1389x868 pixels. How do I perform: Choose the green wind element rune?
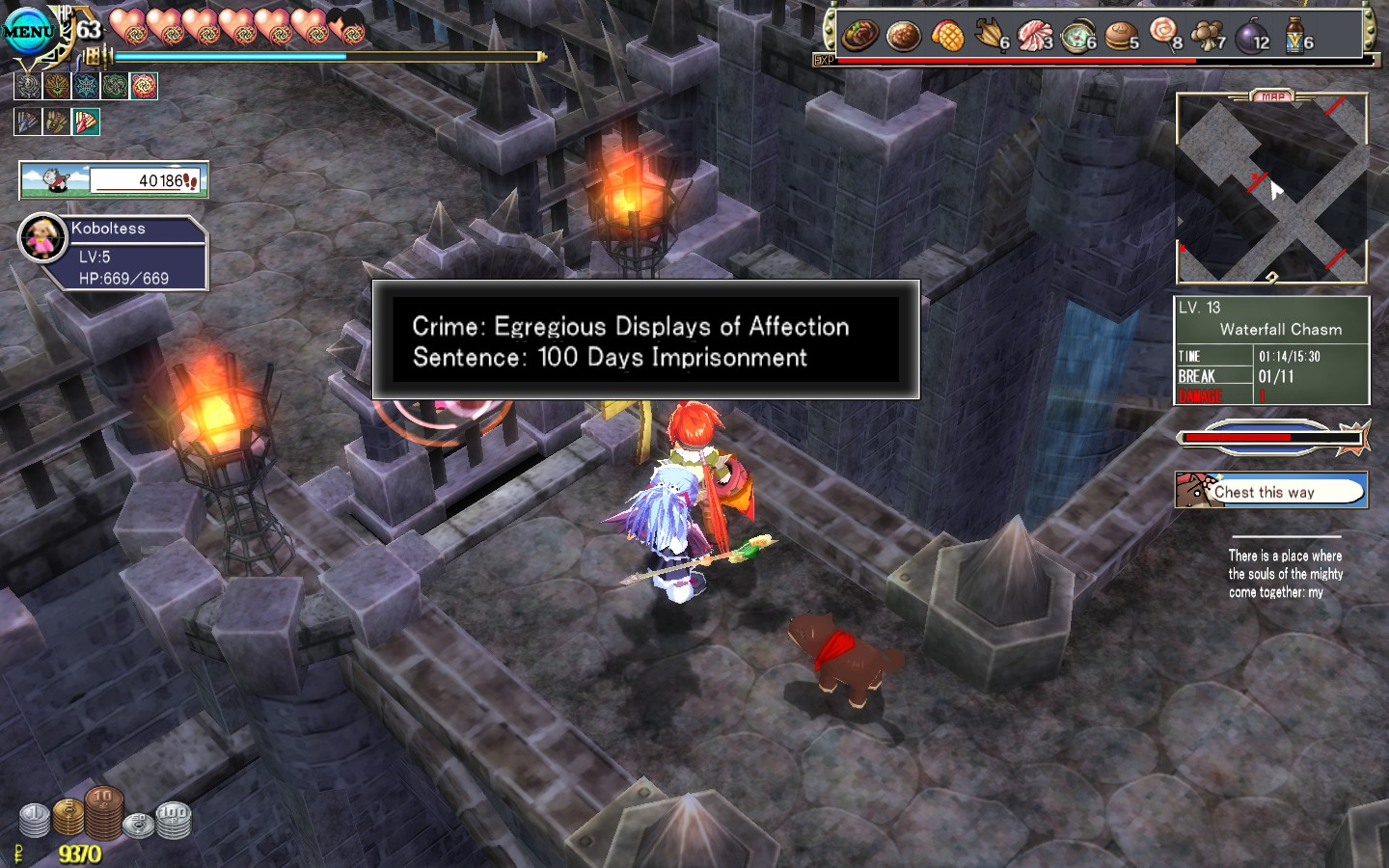click(x=115, y=87)
